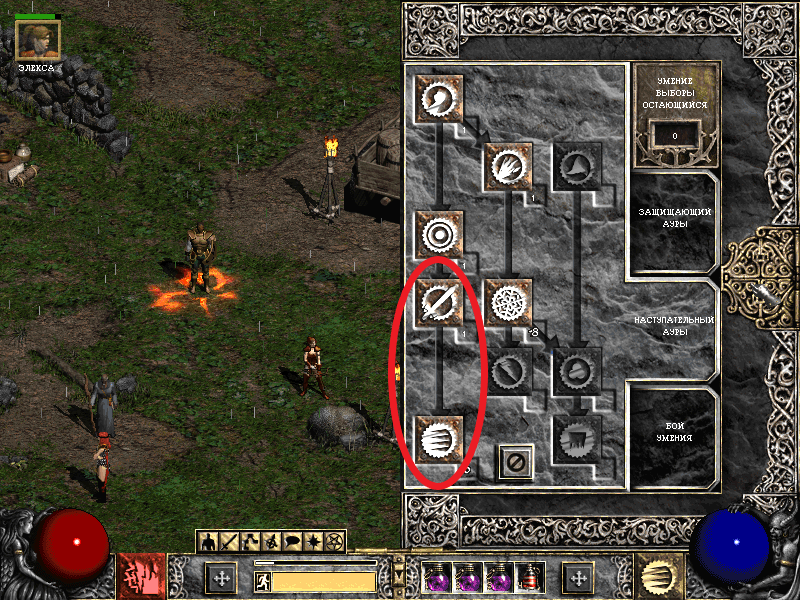Screen dimensions: 800x600
Task: Click the pentagram icon in mini panel
Action: [x=334, y=541]
